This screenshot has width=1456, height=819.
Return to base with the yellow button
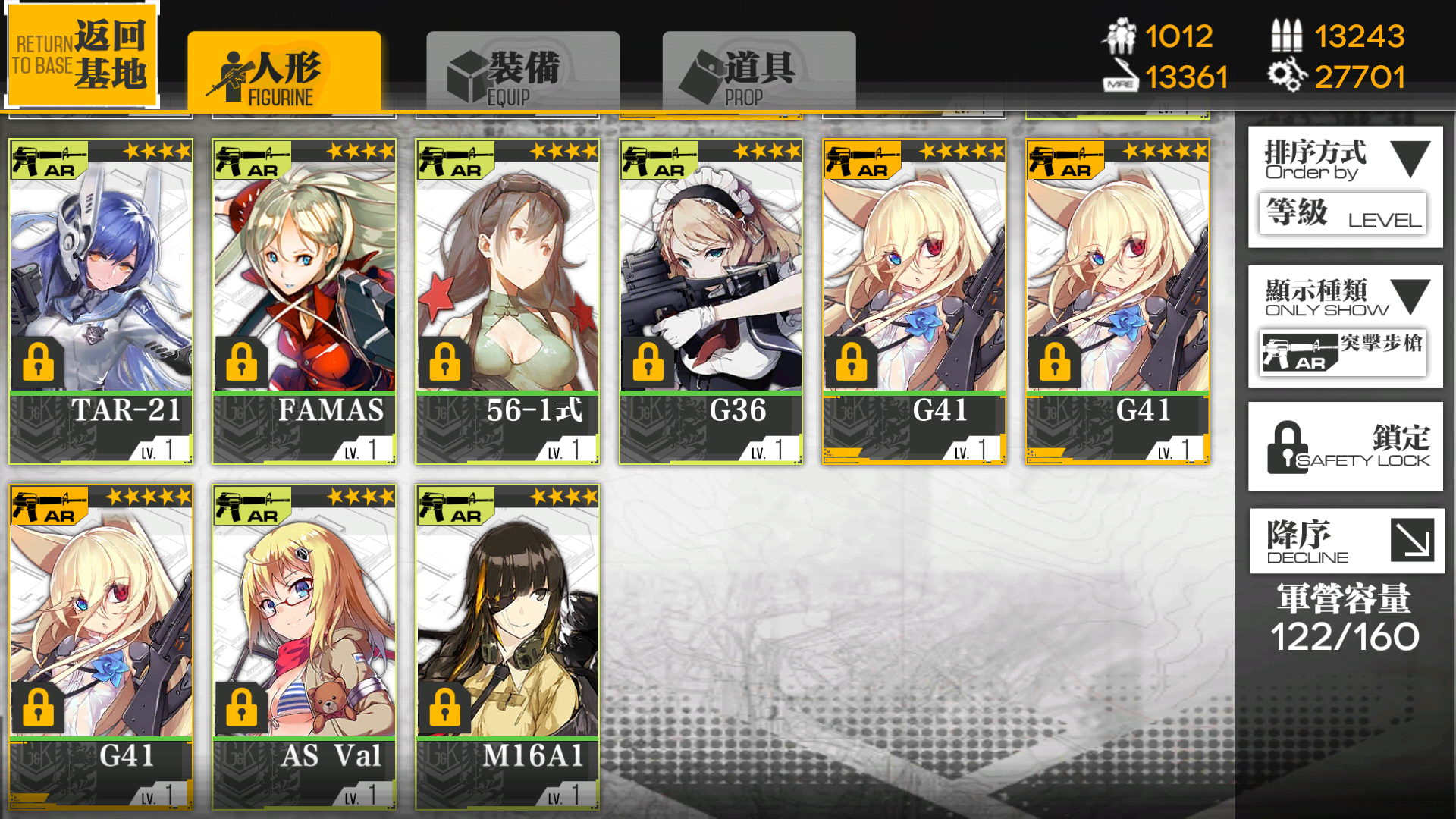coord(82,55)
